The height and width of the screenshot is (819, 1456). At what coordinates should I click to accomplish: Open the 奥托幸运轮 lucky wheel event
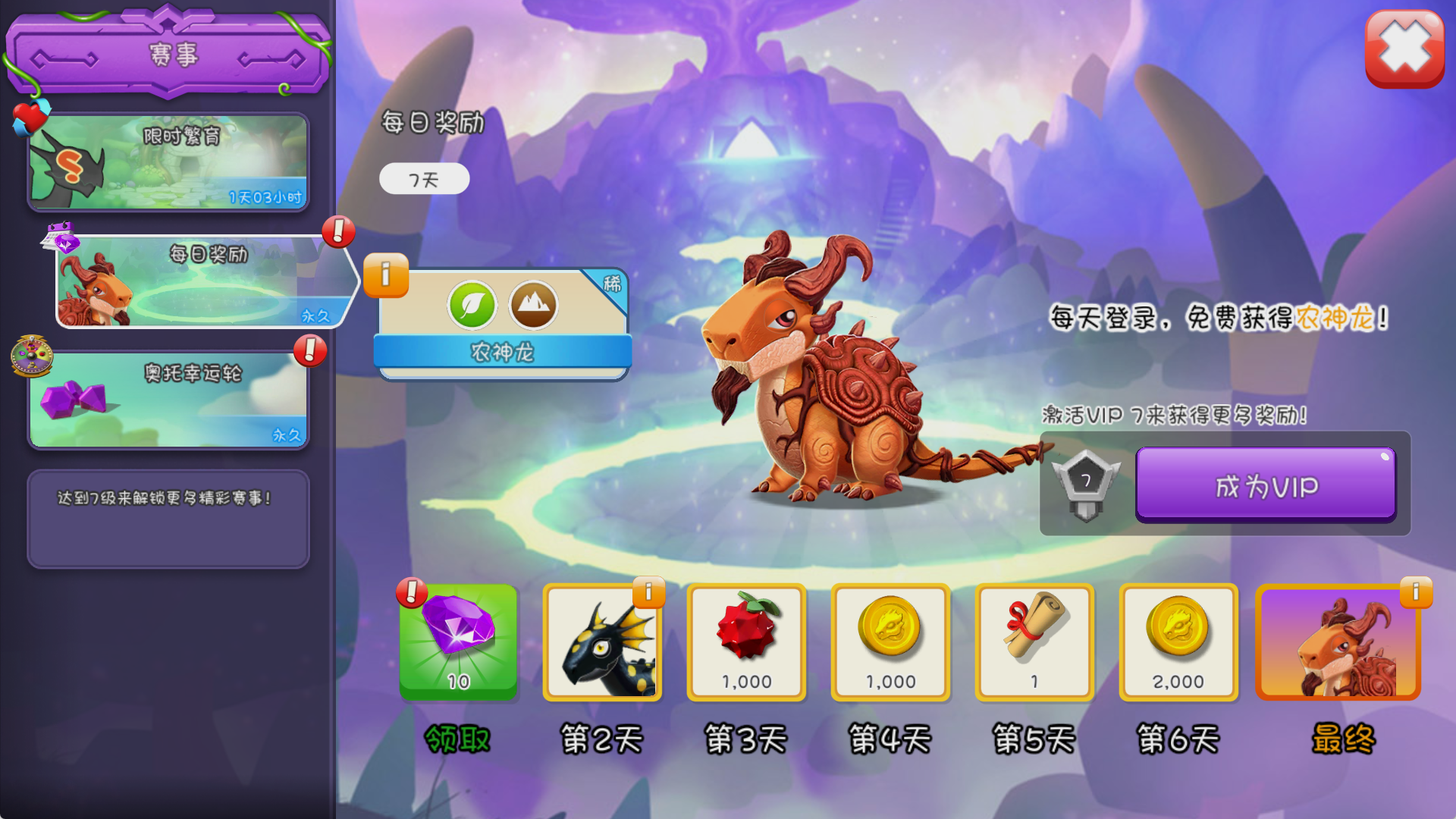point(168,400)
